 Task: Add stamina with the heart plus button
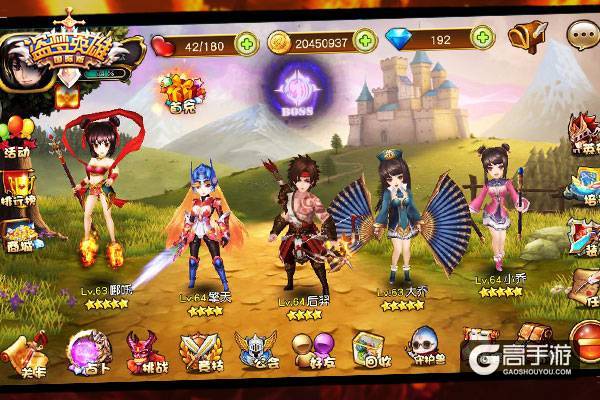point(245,42)
